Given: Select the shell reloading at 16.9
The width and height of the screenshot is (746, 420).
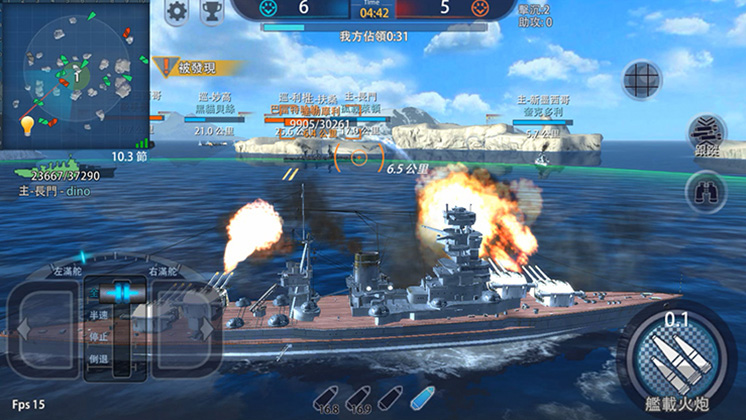Looking at the screenshot, I should 359,398.
